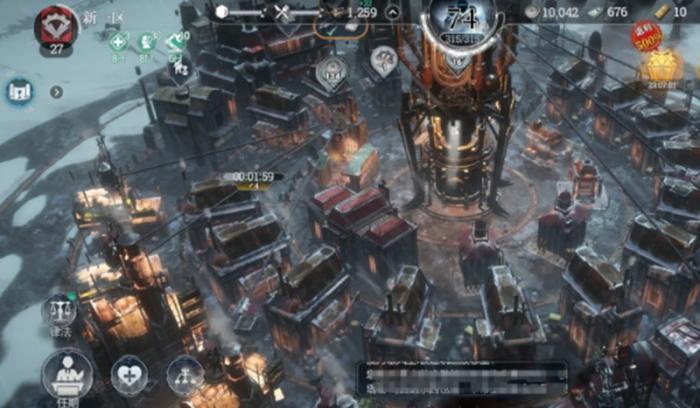Open the Laws (律法) scales icon
This screenshot has width=700, height=408.
(59, 312)
